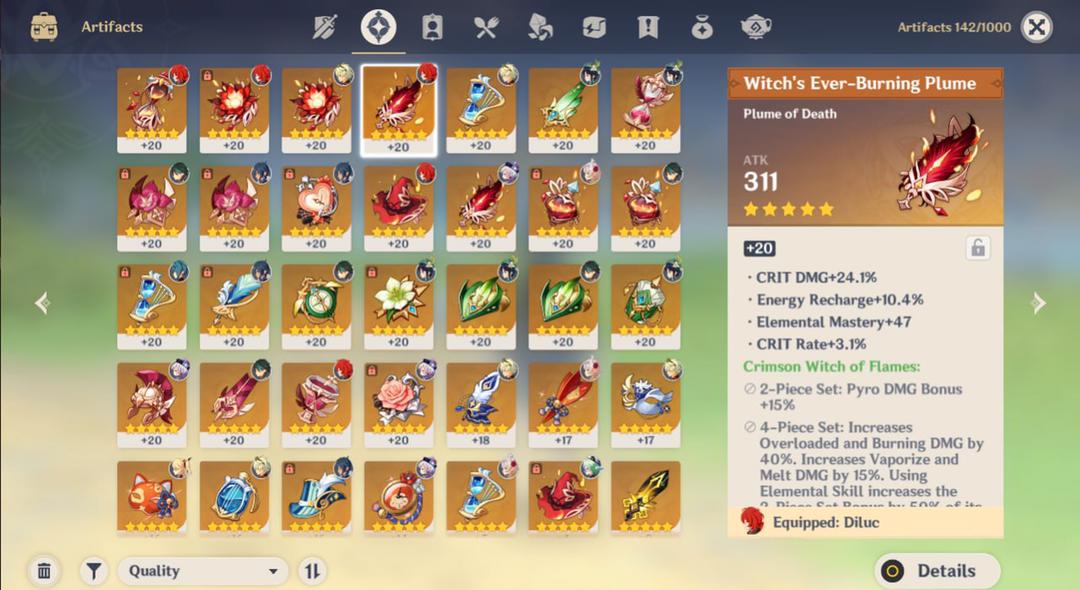
Task: Toggle the lock on Witch's Ever-Burning Plume
Action: click(978, 248)
